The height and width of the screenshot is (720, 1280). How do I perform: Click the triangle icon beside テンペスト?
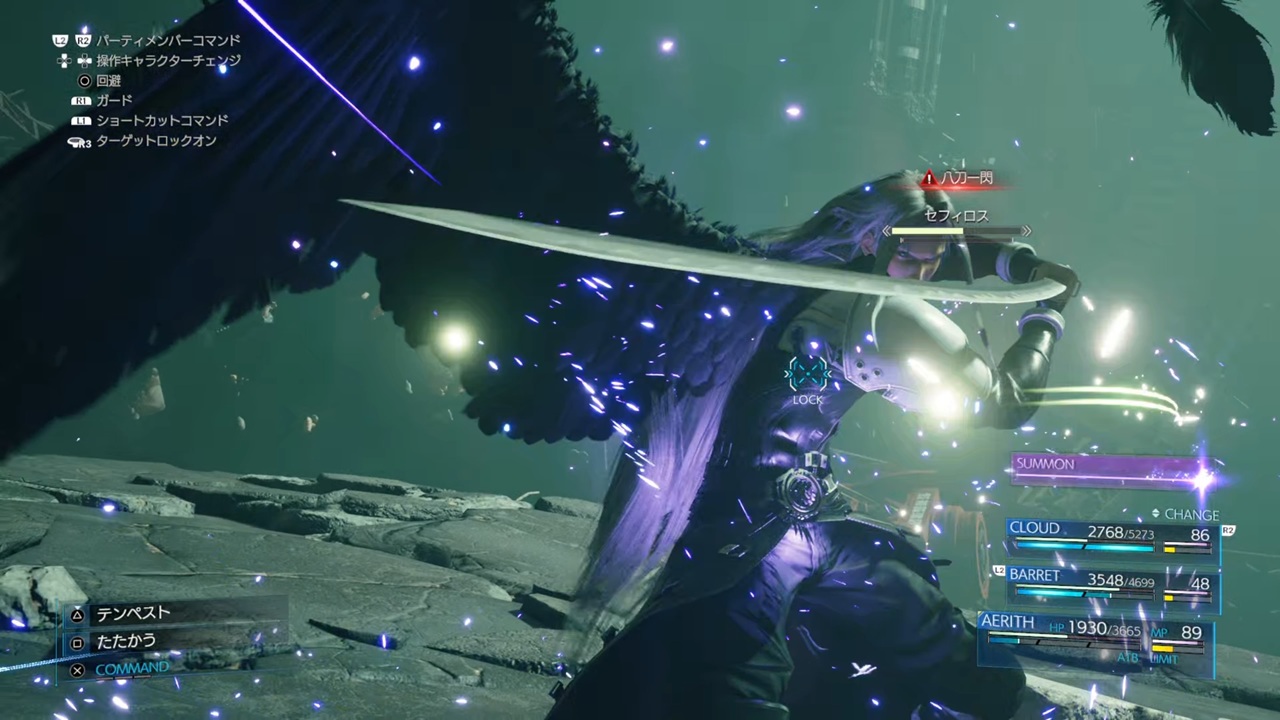77,614
